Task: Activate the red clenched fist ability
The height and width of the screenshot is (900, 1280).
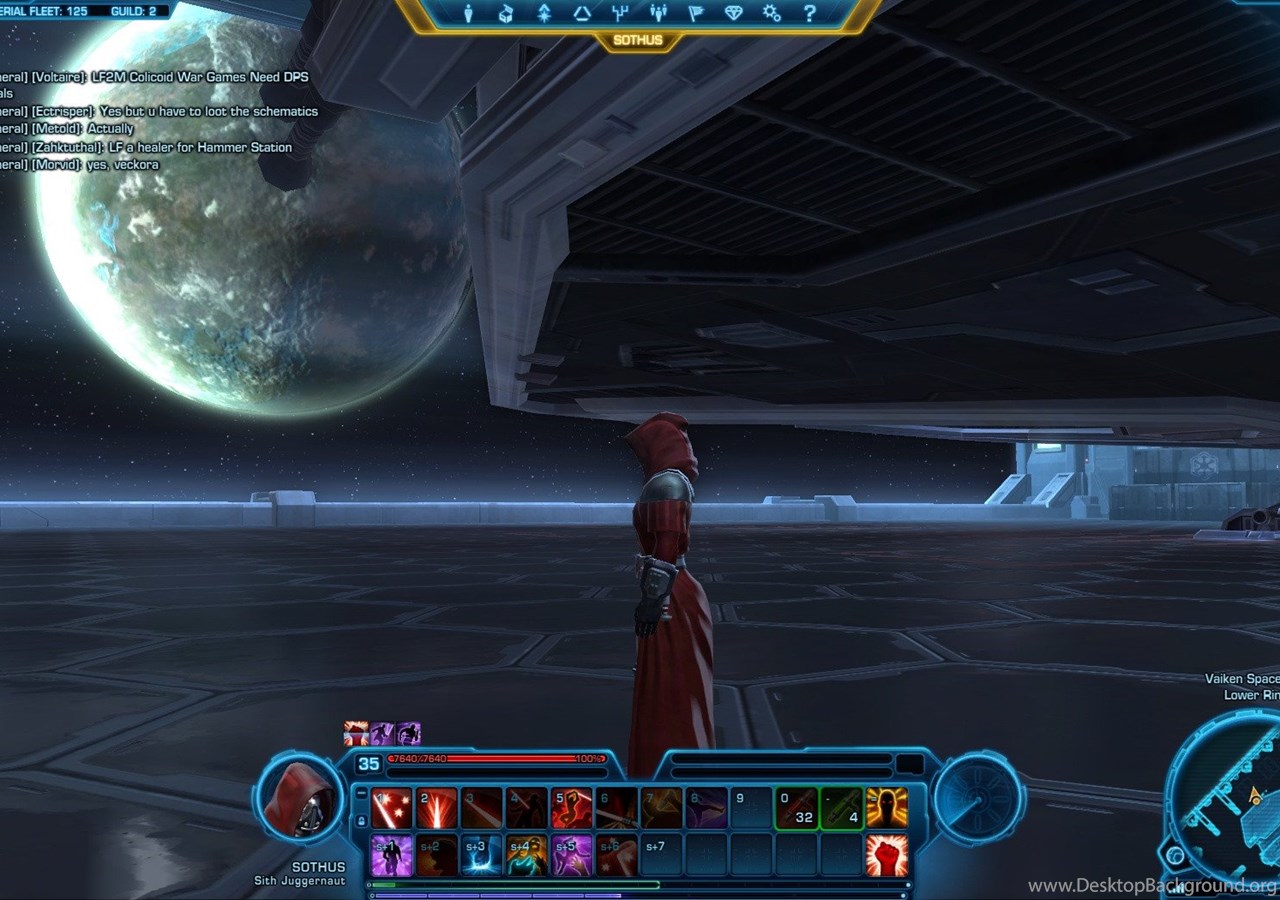Action: (x=887, y=856)
